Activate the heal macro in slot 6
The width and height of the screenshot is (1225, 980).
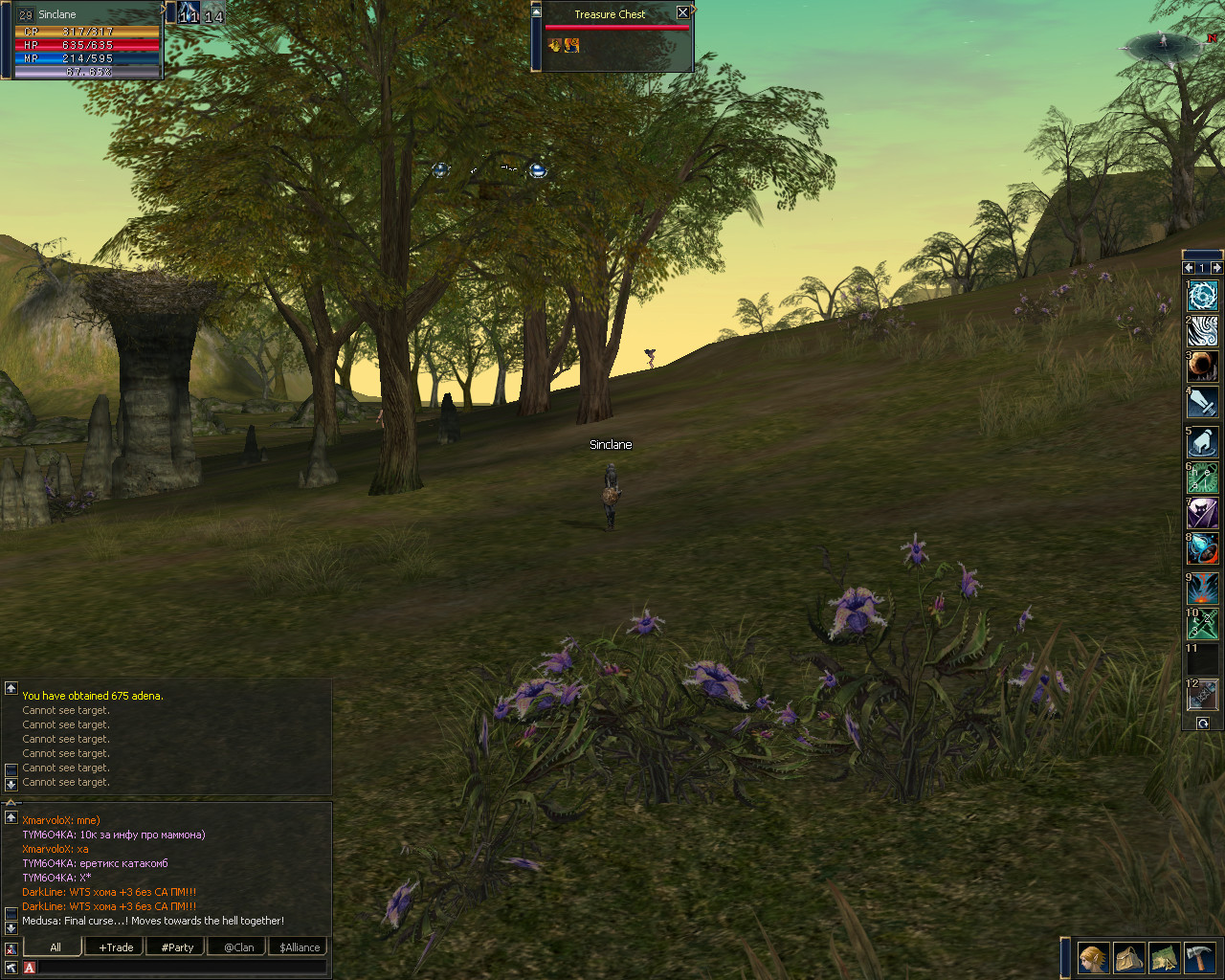pyautogui.click(x=1203, y=477)
